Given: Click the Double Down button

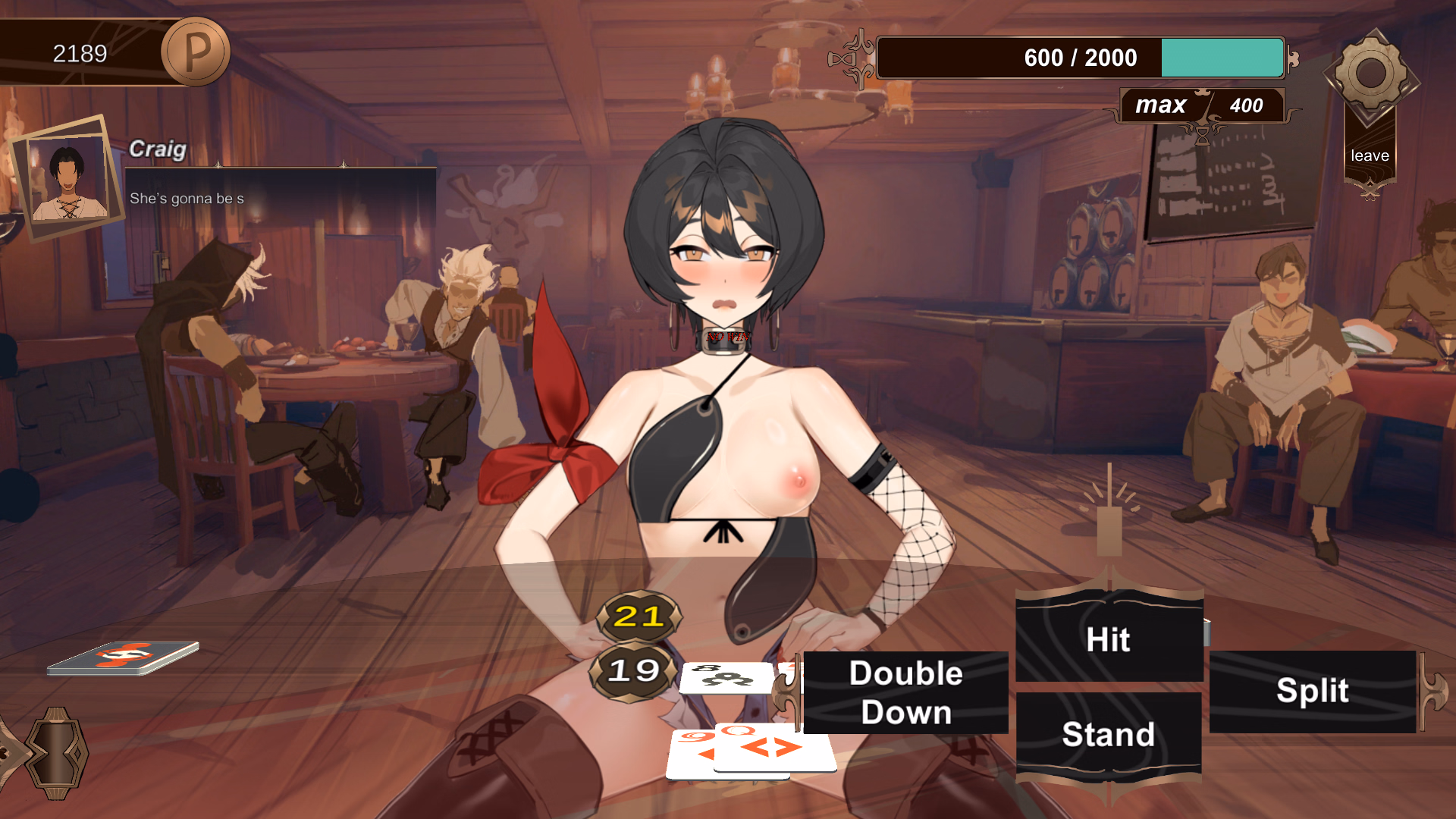Looking at the screenshot, I should click(x=905, y=692).
